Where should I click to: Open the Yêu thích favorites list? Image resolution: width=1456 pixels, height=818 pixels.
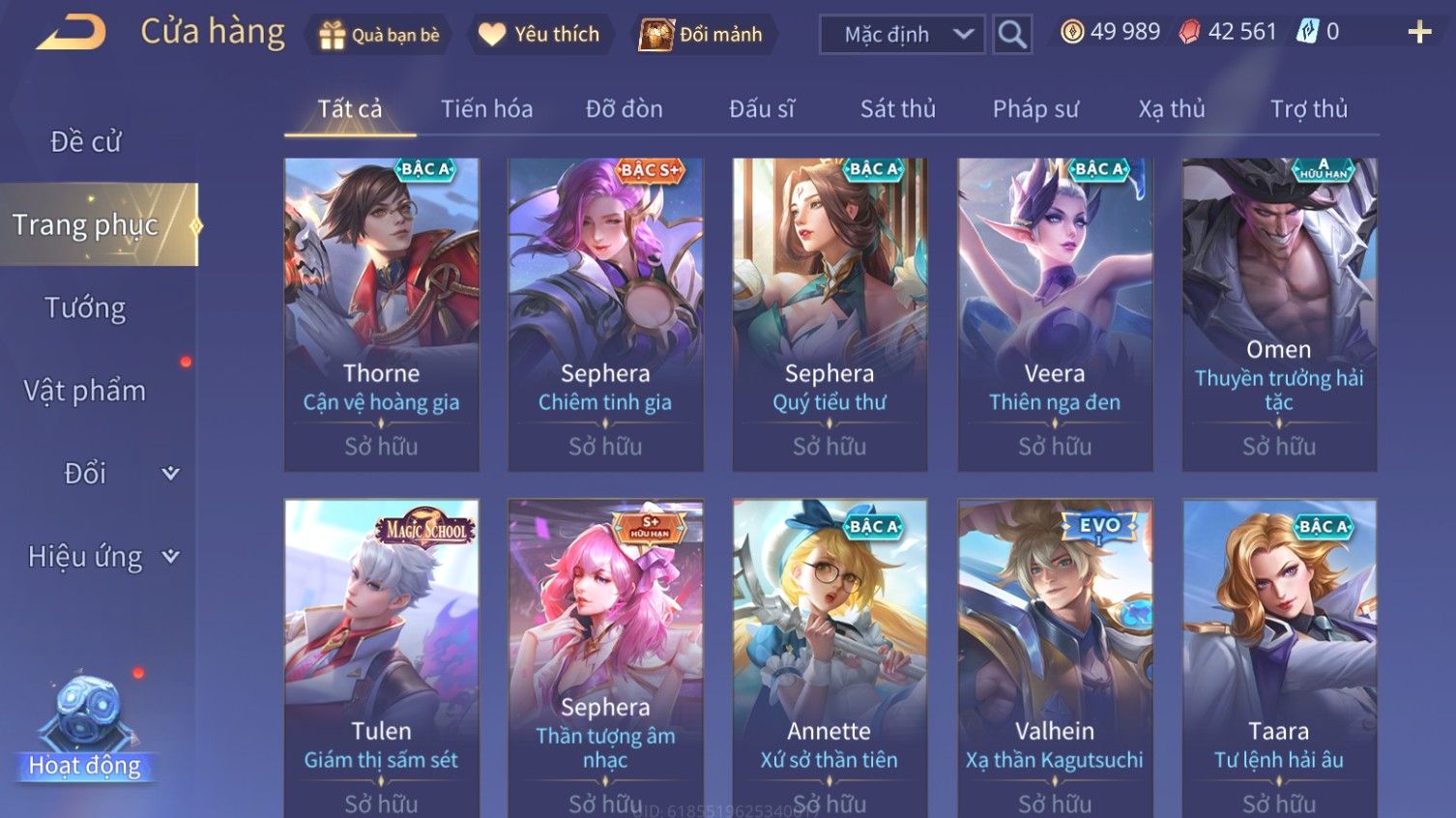pos(539,35)
